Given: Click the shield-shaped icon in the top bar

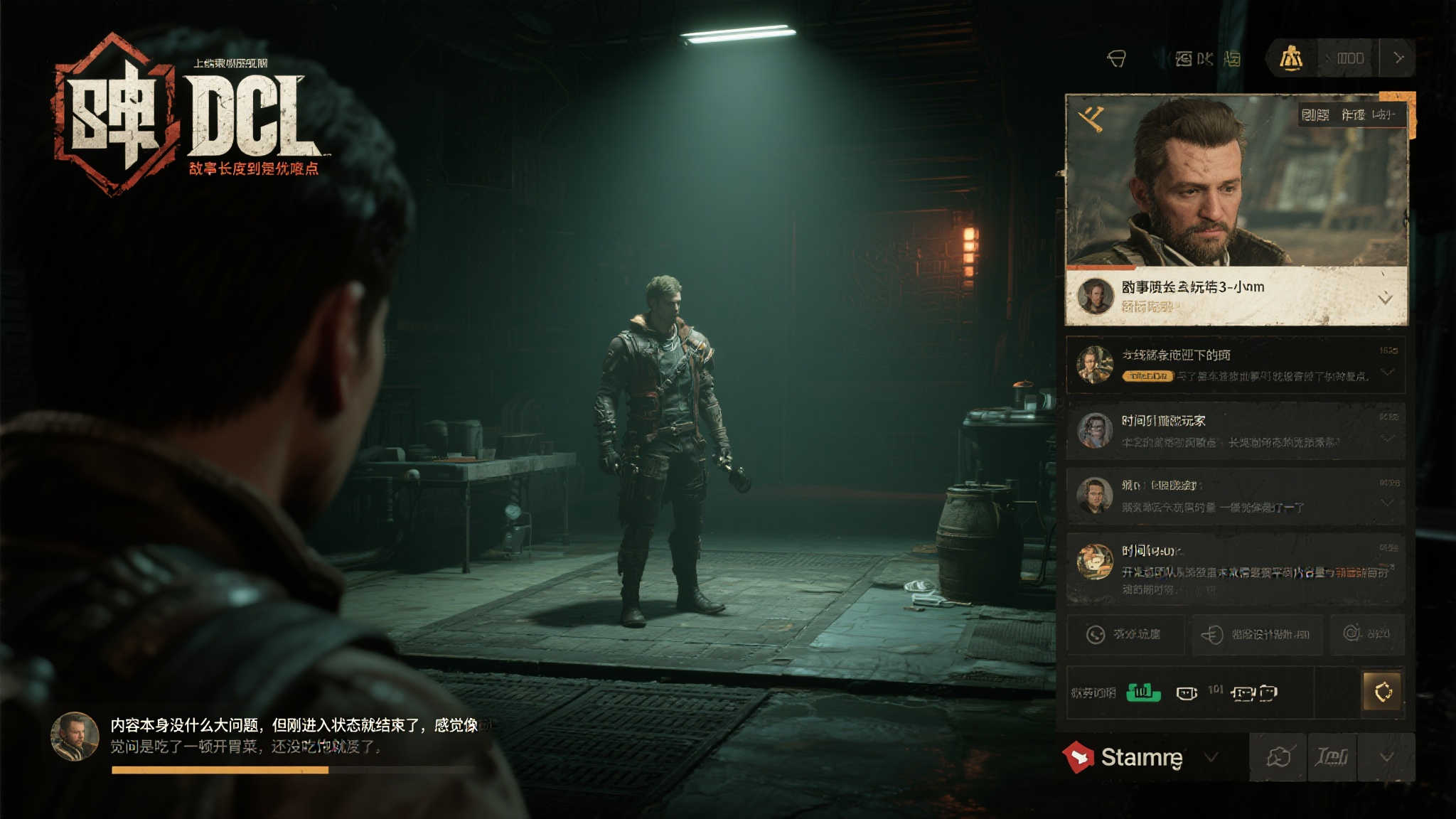Looking at the screenshot, I should point(1116,58).
